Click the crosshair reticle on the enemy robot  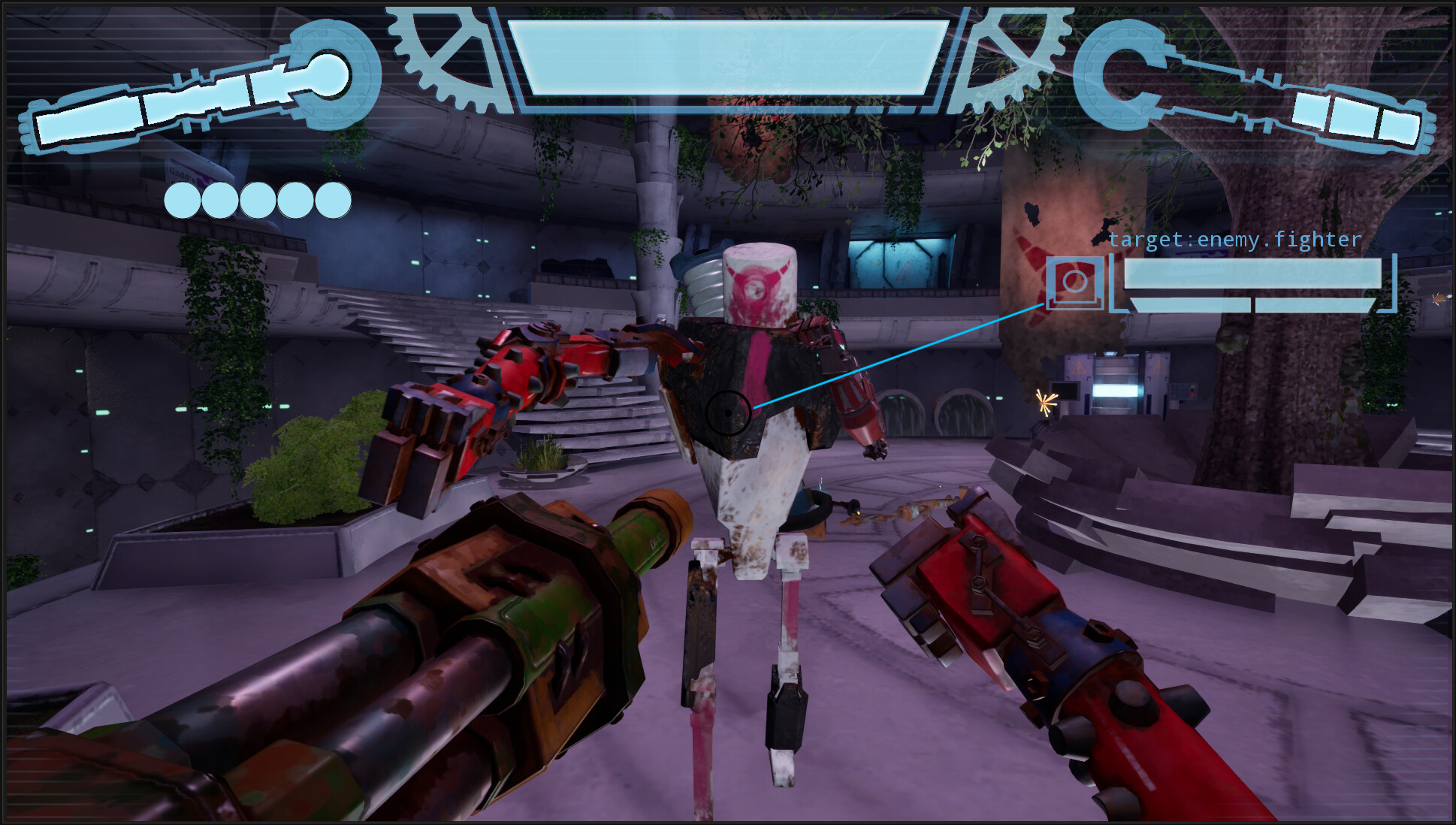coord(727,413)
